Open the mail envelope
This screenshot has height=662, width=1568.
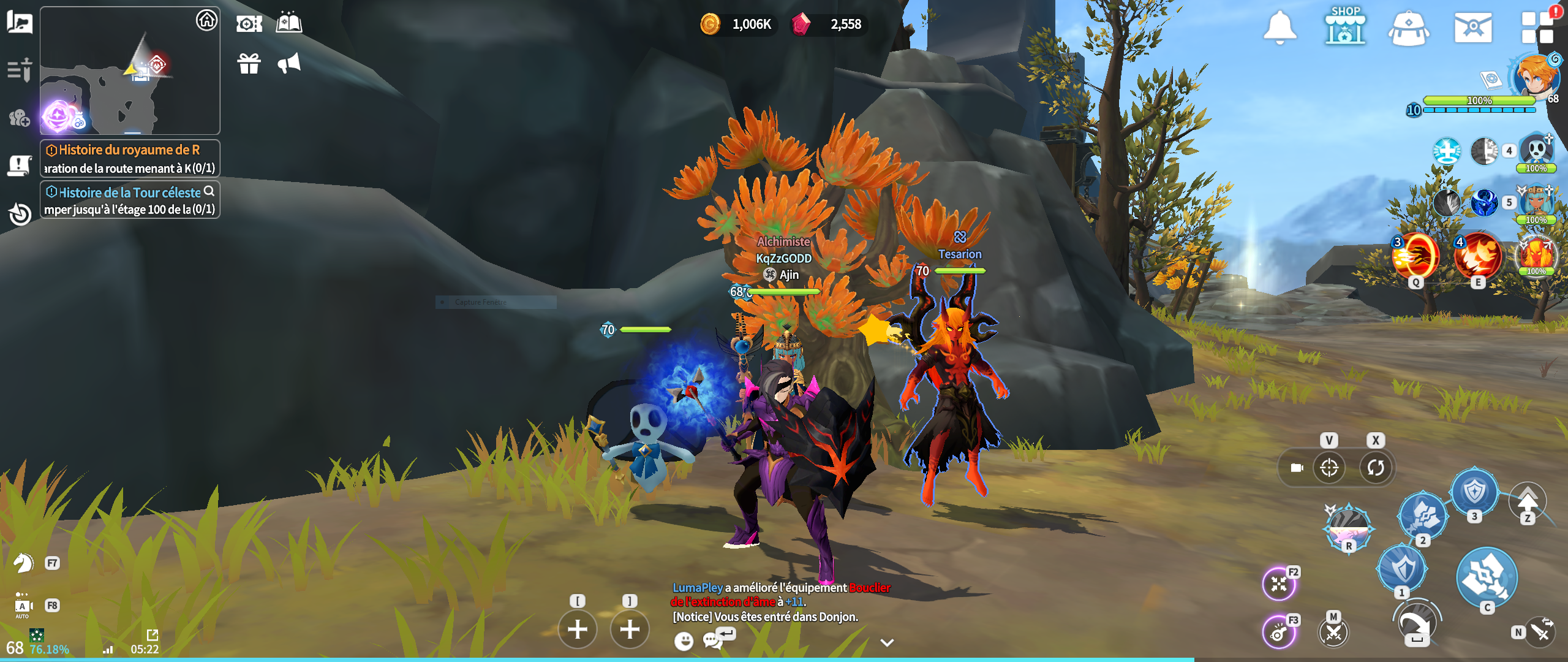[1472, 28]
